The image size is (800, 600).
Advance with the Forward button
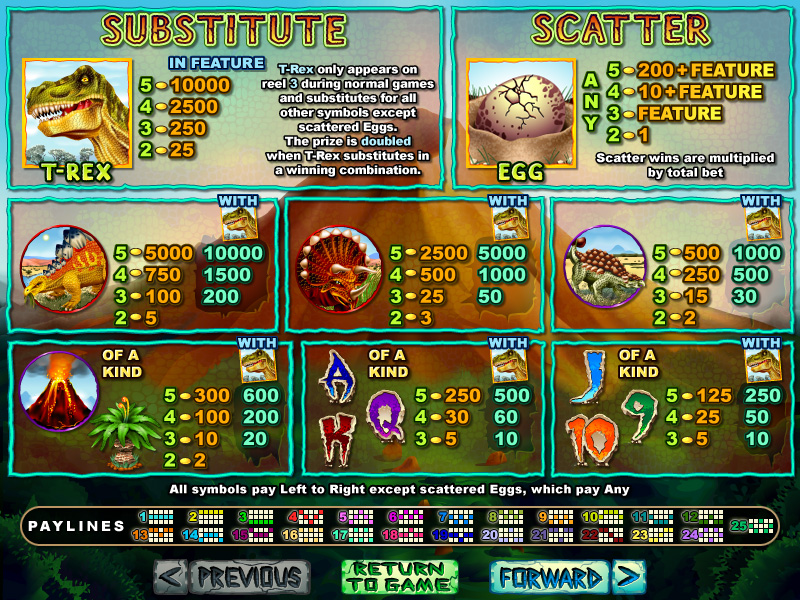[567, 577]
